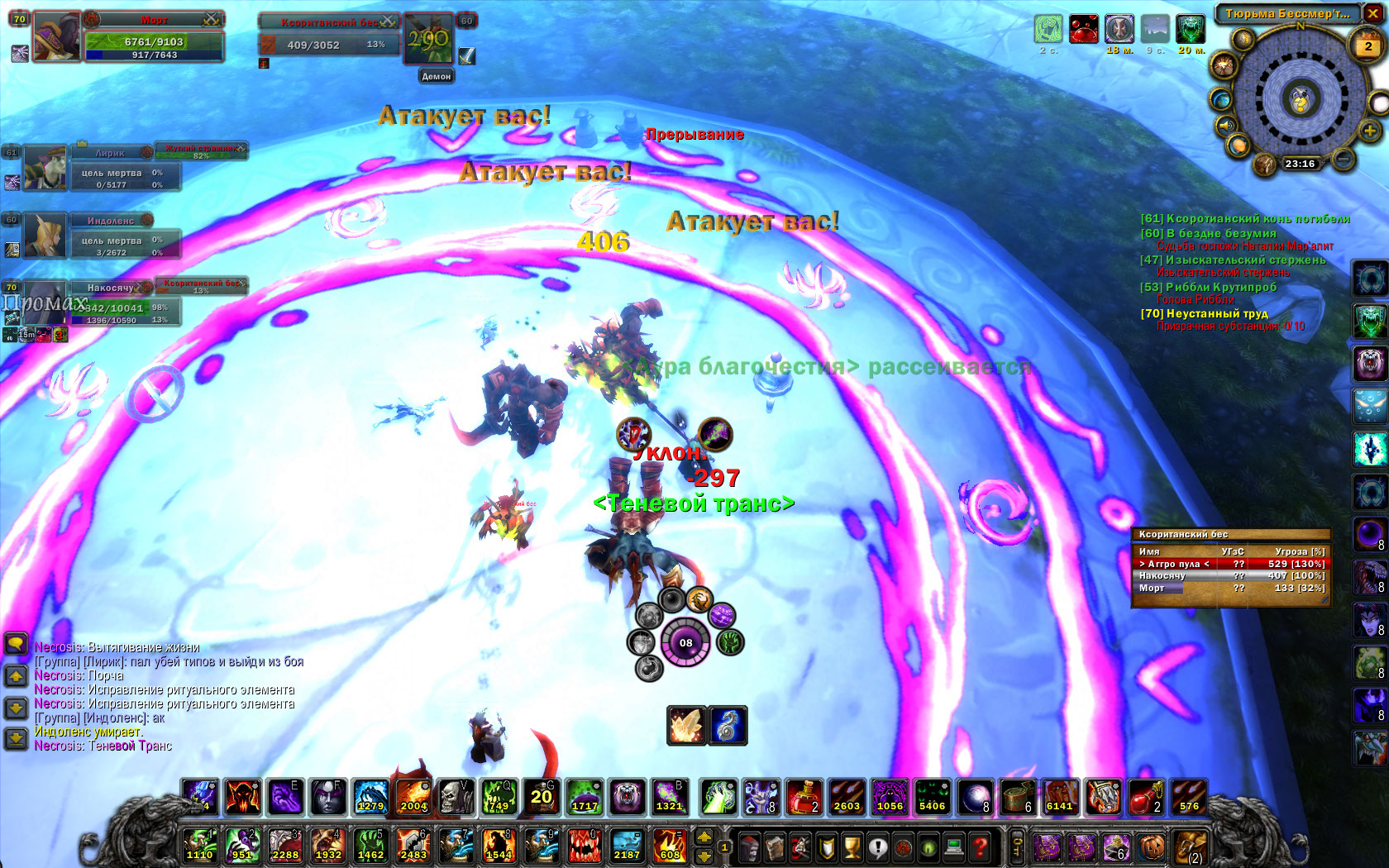Select party member Индоленс's portrait
This screenshot has width=1389, height=868.
point(45,236)
